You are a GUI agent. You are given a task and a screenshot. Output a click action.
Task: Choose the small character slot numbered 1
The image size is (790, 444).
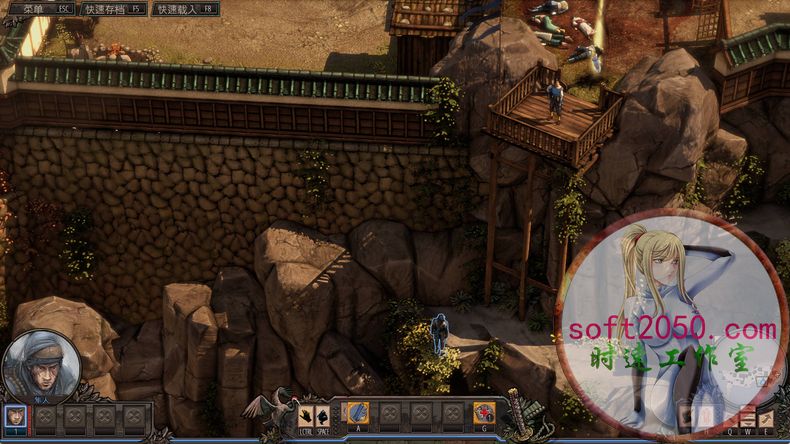(16, 415)
